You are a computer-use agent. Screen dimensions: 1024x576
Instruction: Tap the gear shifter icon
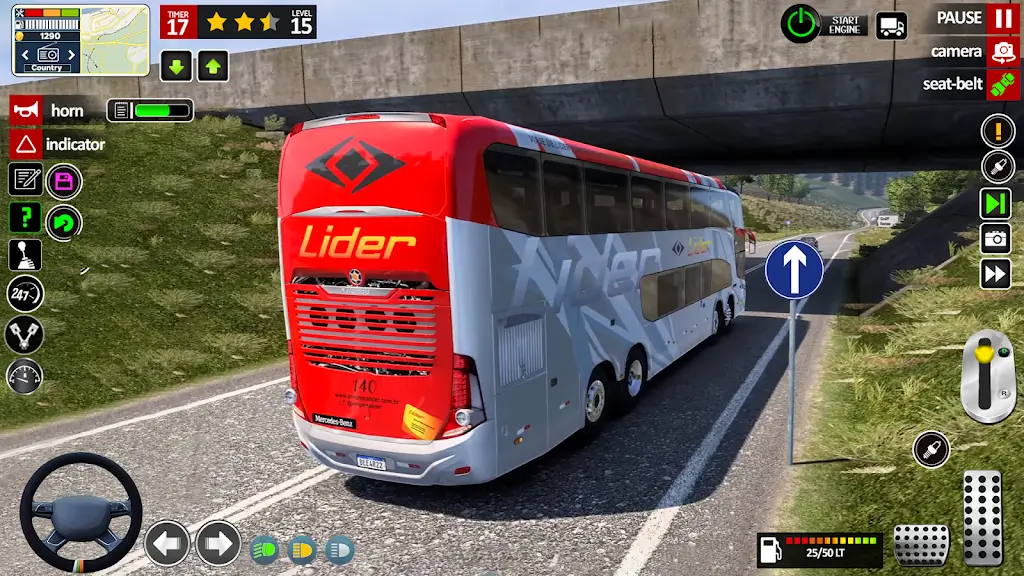tap(25, 254)
